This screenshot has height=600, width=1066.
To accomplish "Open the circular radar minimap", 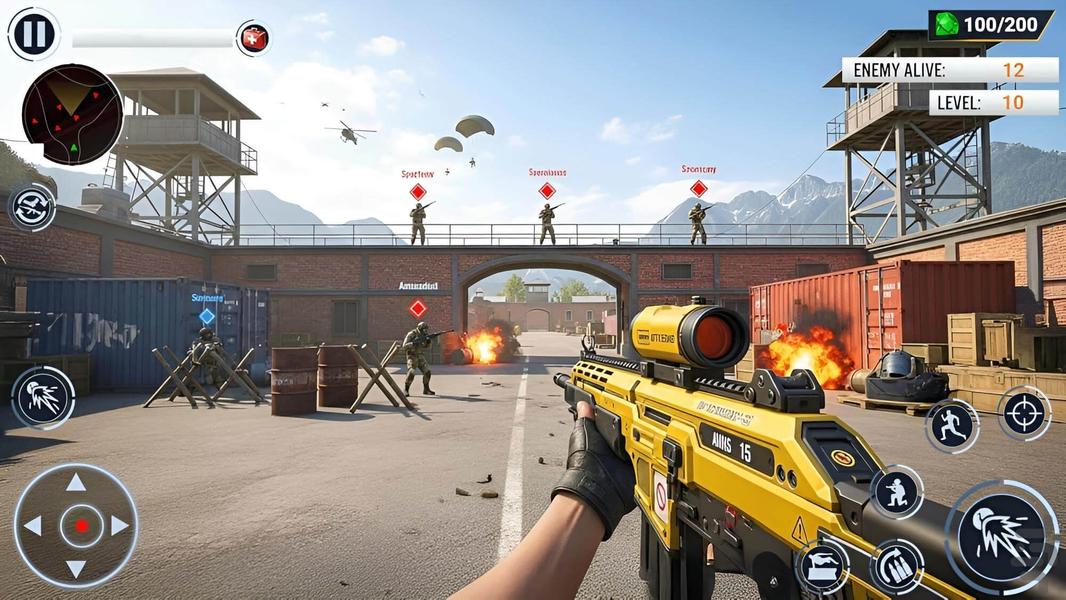I will pyautogui.click(x=72, y=114).
